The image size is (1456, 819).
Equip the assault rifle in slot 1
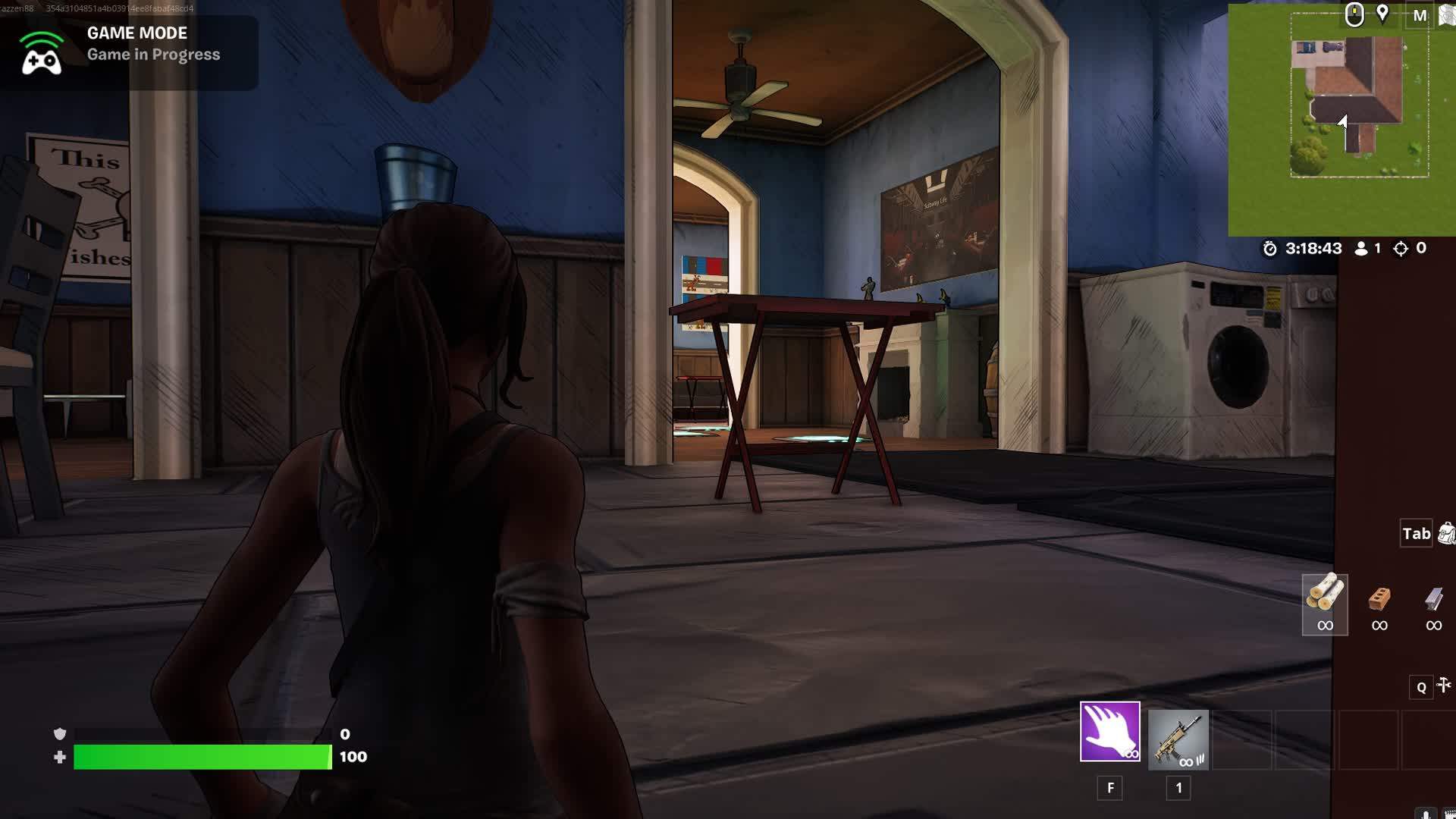pyautogui.click(x=1179, y=739)
